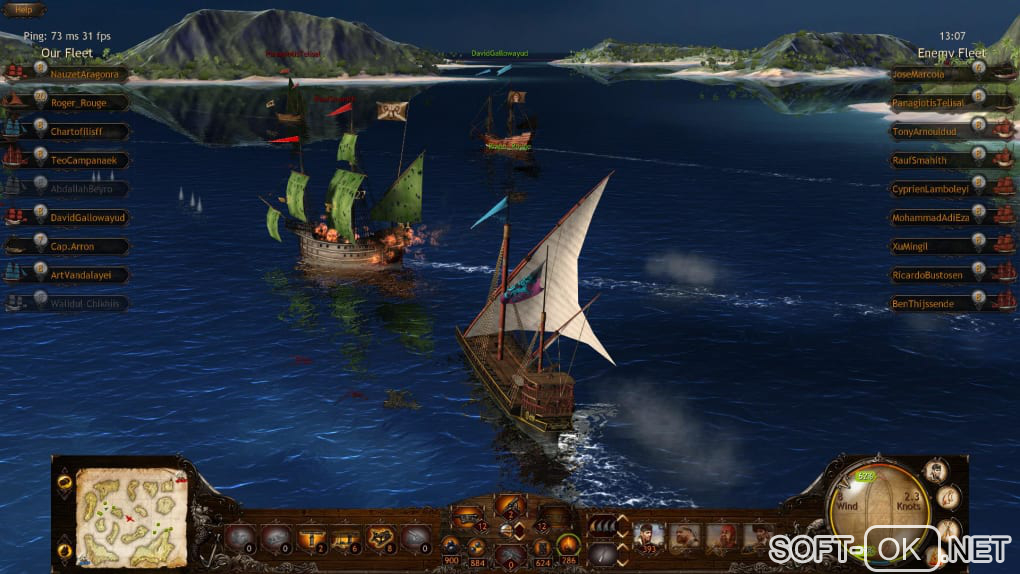This screenshot has width=1020, height=574.
Task: Choose BenThijssende enemy entry
Action: (923, 303)
